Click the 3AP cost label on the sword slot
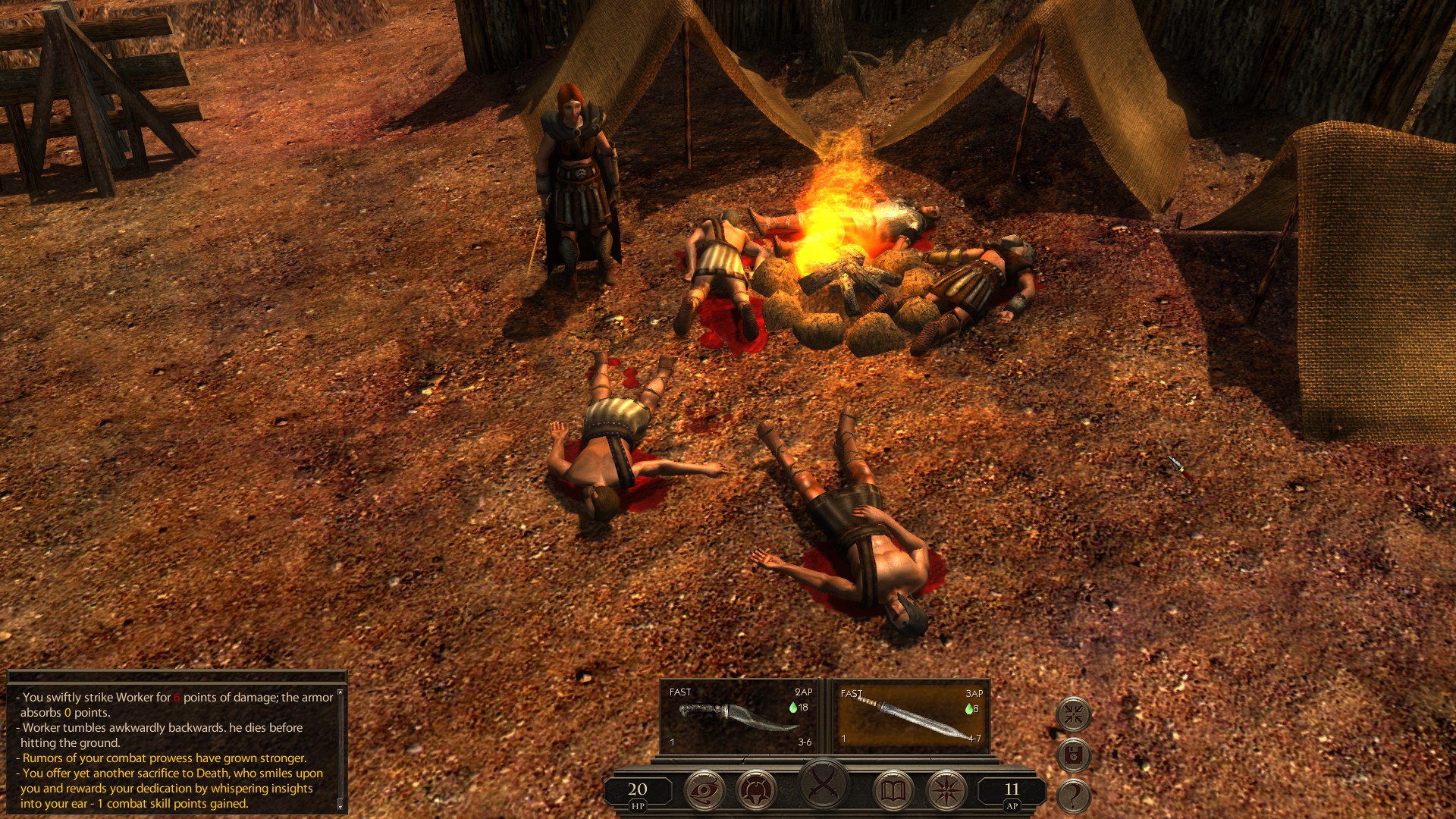Image resolution: width=1456 pixels, height=819 pixels. click(x=974, y=693)
